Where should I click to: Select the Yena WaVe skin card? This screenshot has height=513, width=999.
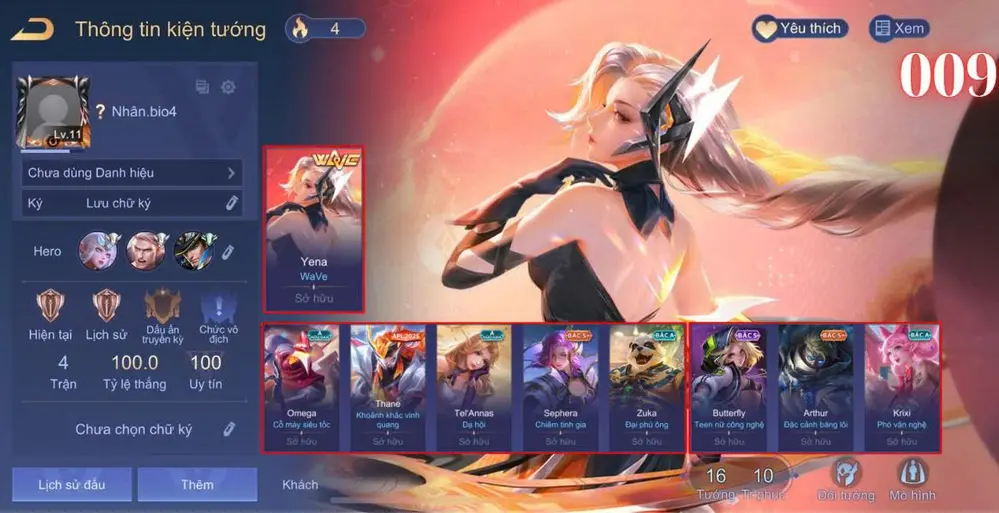coord(314,229)
